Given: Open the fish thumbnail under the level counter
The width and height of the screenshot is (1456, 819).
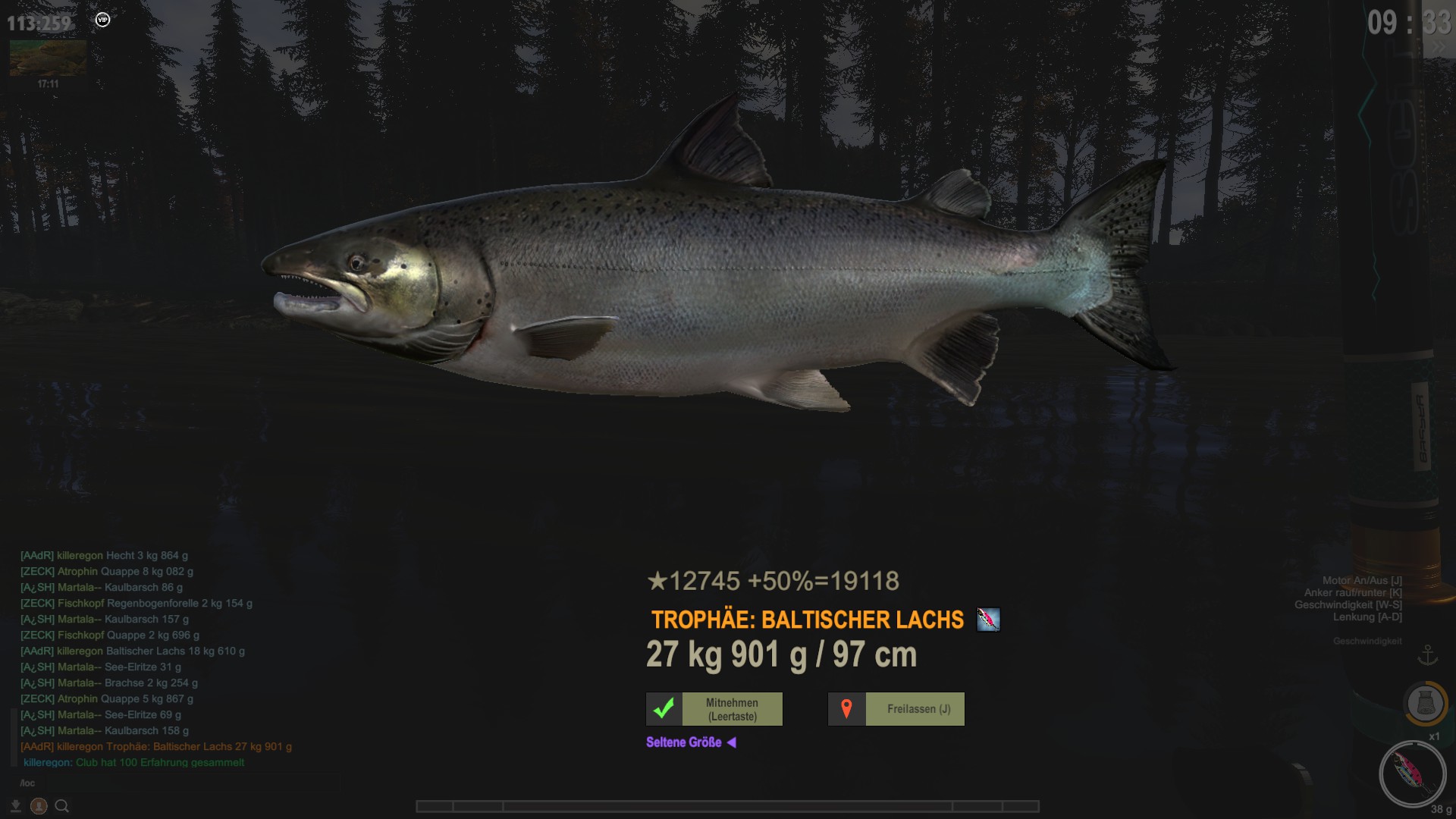Looking at the screenshot, I should (x=48, y=58).
